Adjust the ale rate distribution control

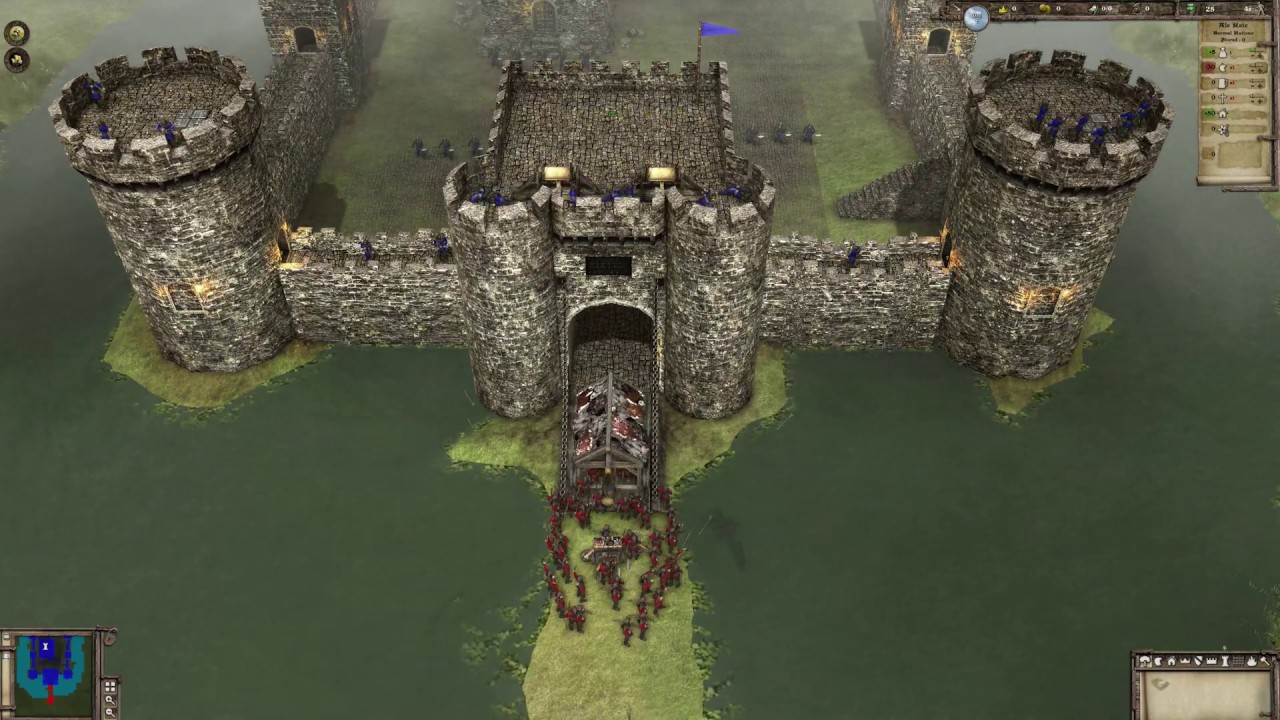click(x=1257, y=85)
